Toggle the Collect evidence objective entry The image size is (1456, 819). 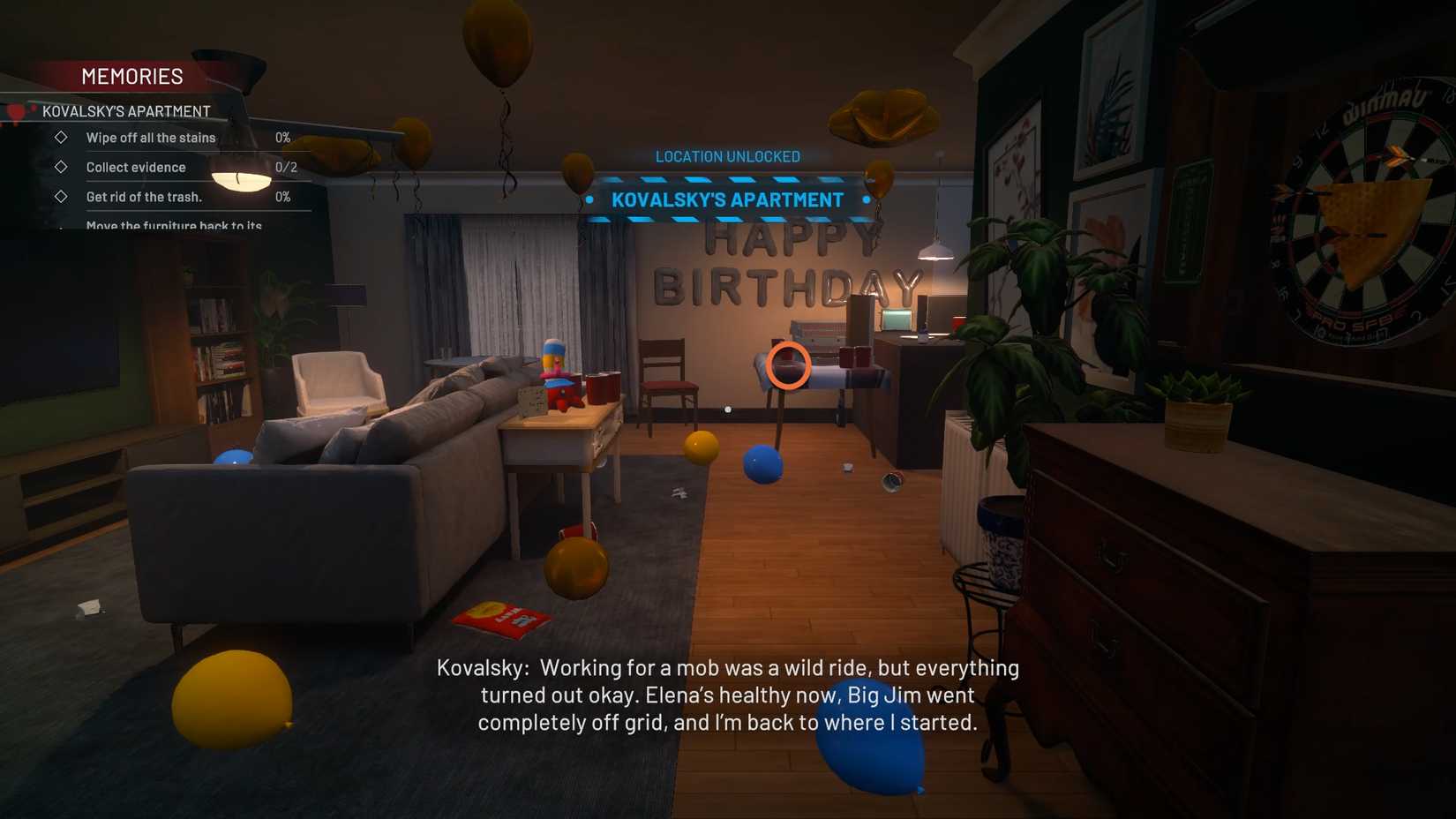click(136, 167)
